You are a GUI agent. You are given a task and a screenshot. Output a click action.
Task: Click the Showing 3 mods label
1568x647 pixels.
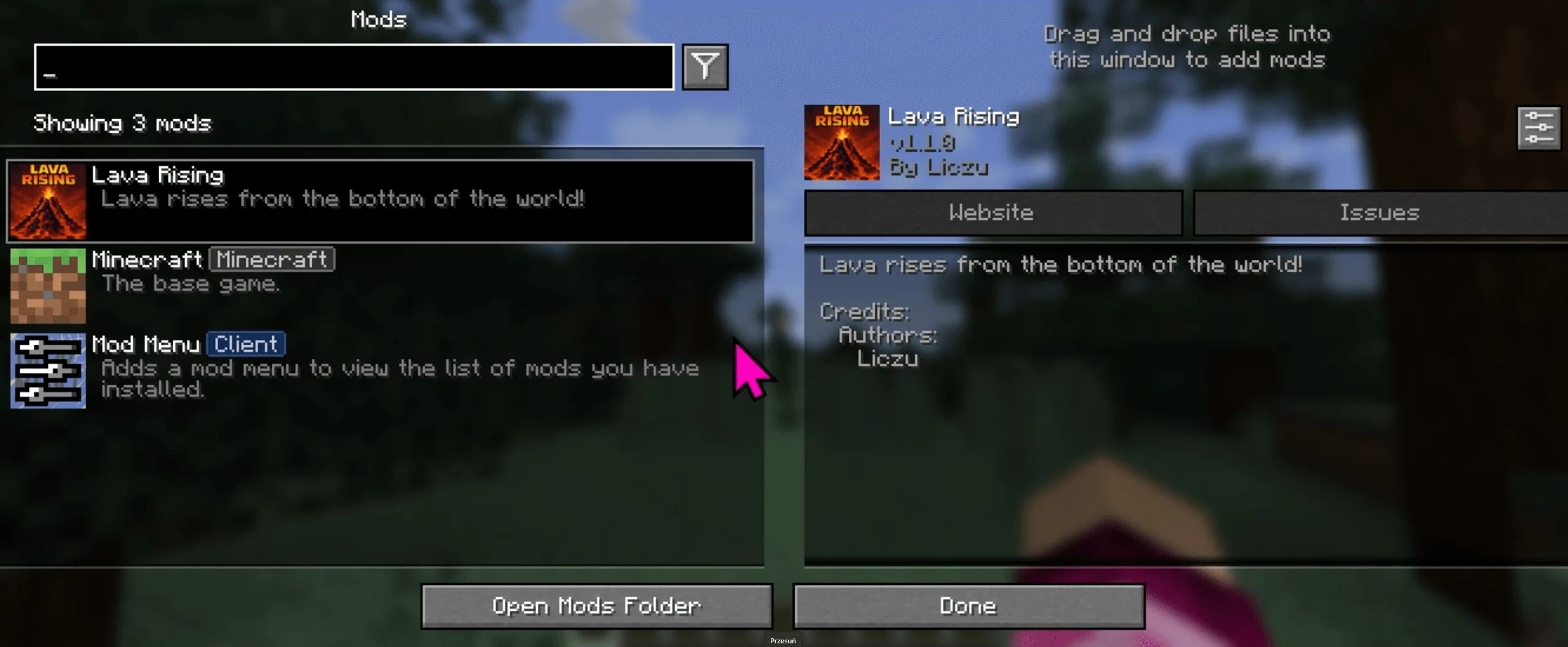click(x=122, y=123)
